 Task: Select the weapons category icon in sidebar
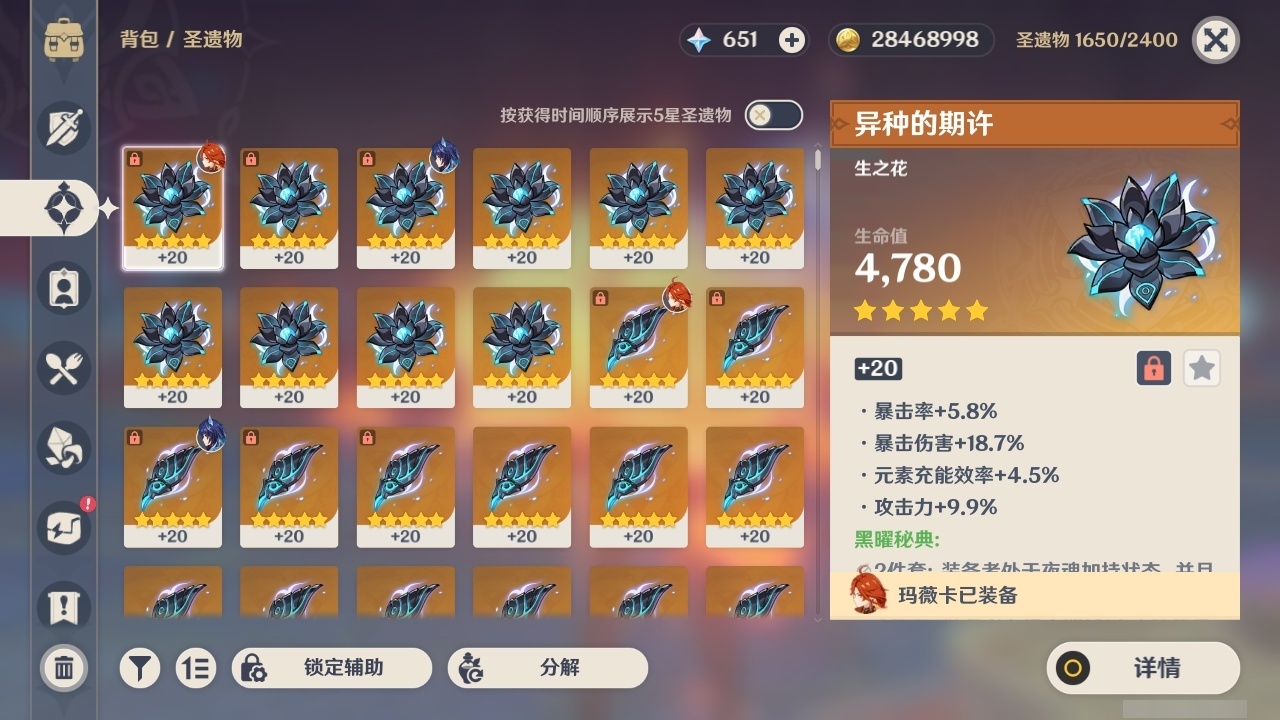(62, 127)
